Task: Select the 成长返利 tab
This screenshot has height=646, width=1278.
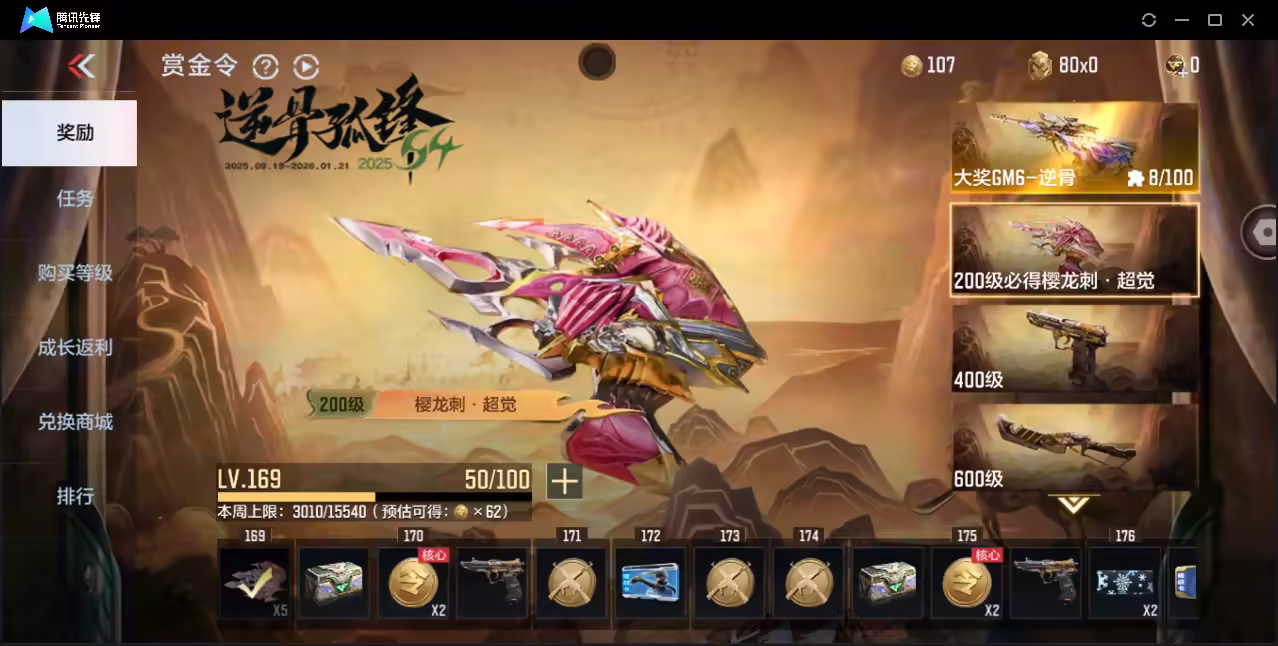Action: 75,347
